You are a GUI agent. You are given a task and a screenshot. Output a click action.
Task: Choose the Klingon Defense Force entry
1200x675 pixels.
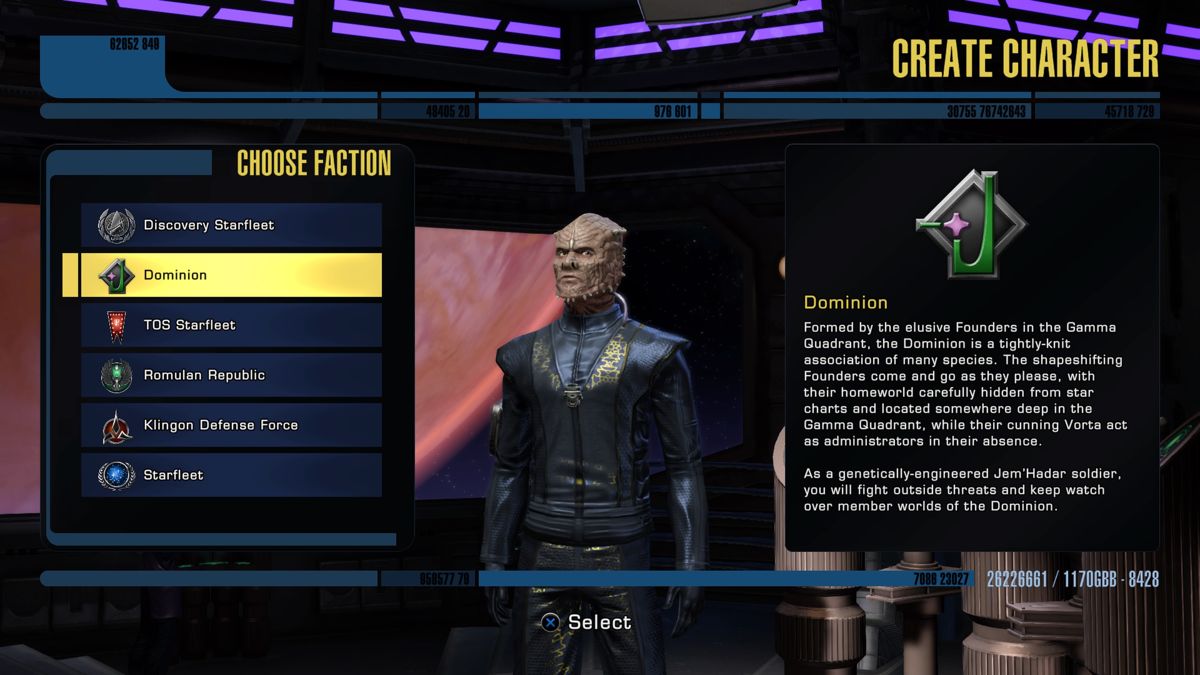coord(231,425)
